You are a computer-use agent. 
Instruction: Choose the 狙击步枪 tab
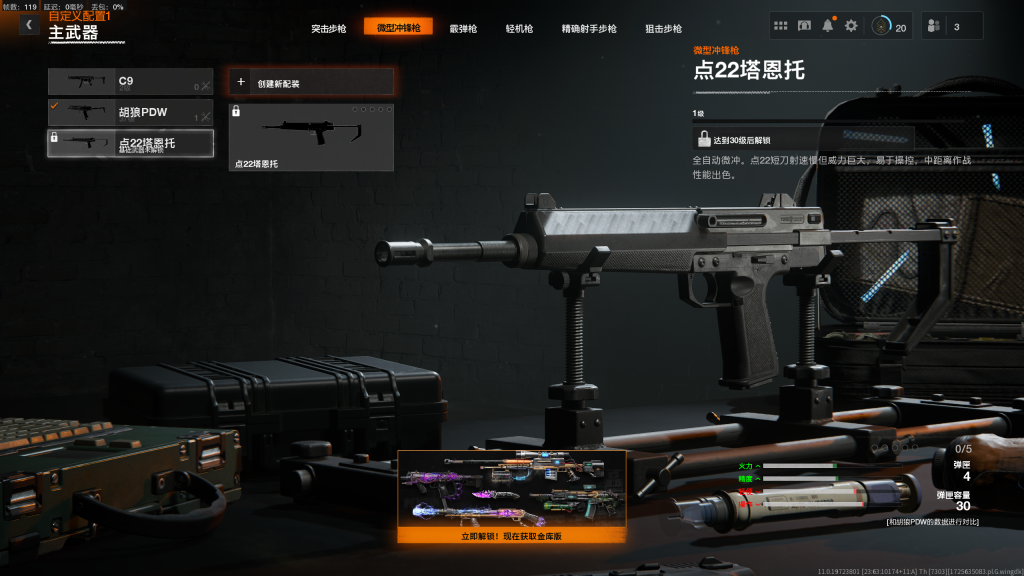pyautogui.click(x=663, y=28)
